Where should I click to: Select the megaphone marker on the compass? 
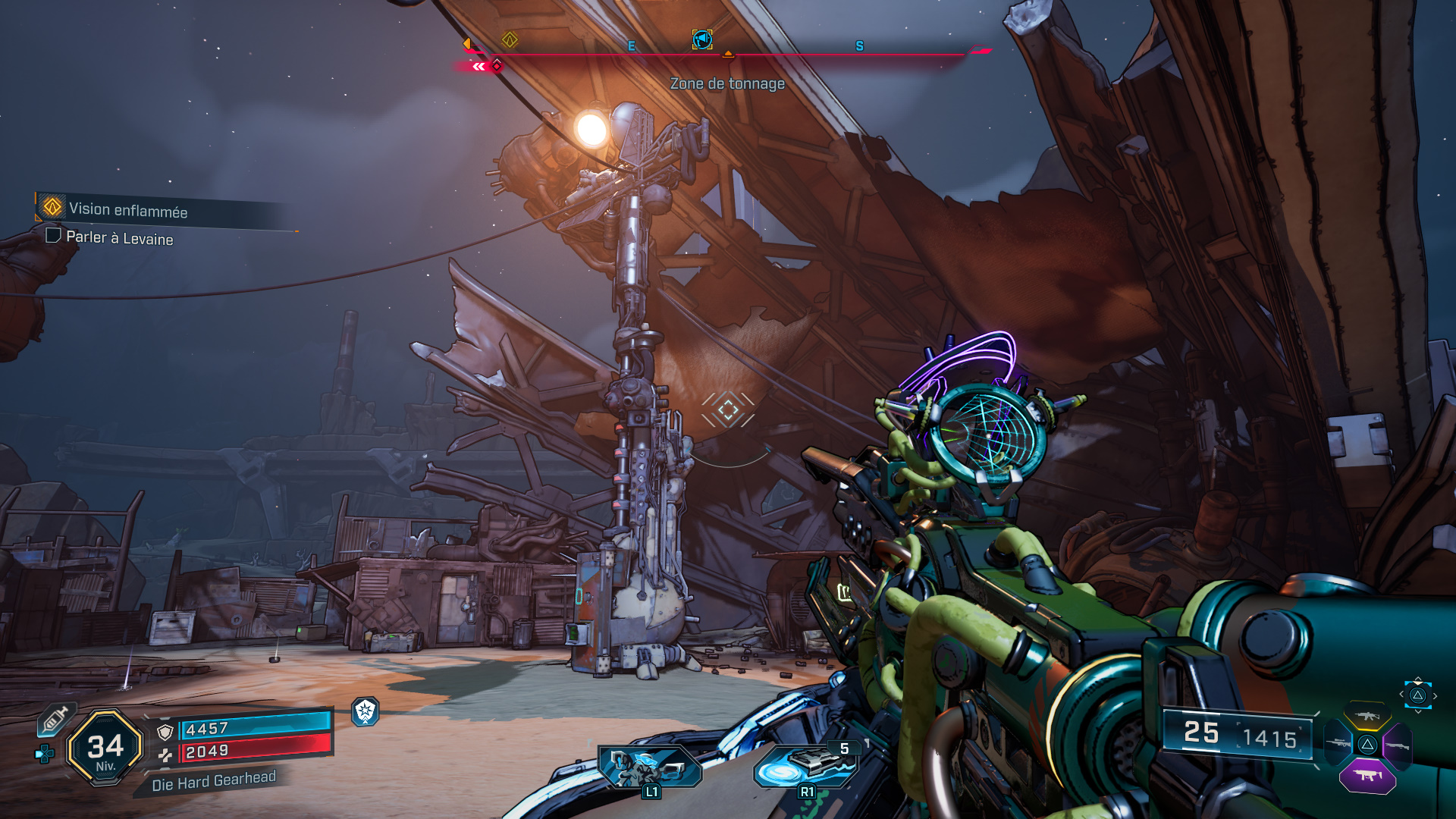coord(702,39)
